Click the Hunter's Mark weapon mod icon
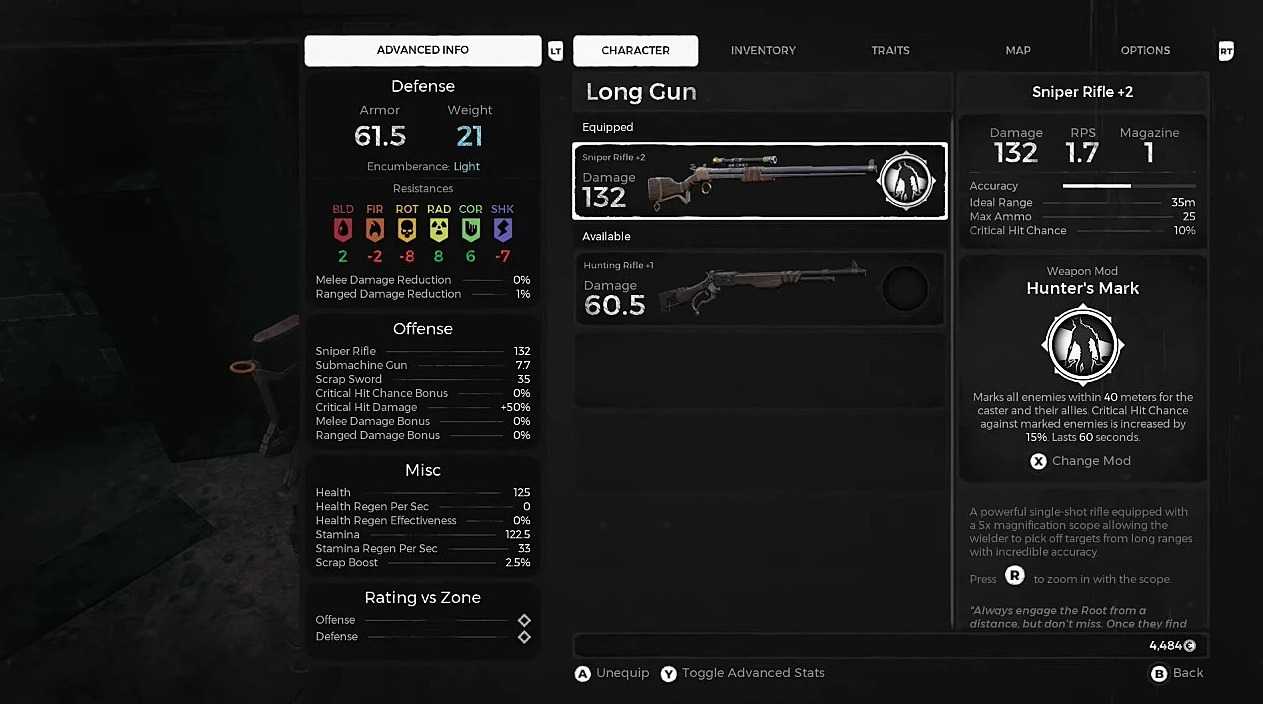1263x704 pixels. pyautogui.click(x=1083, y=345)
